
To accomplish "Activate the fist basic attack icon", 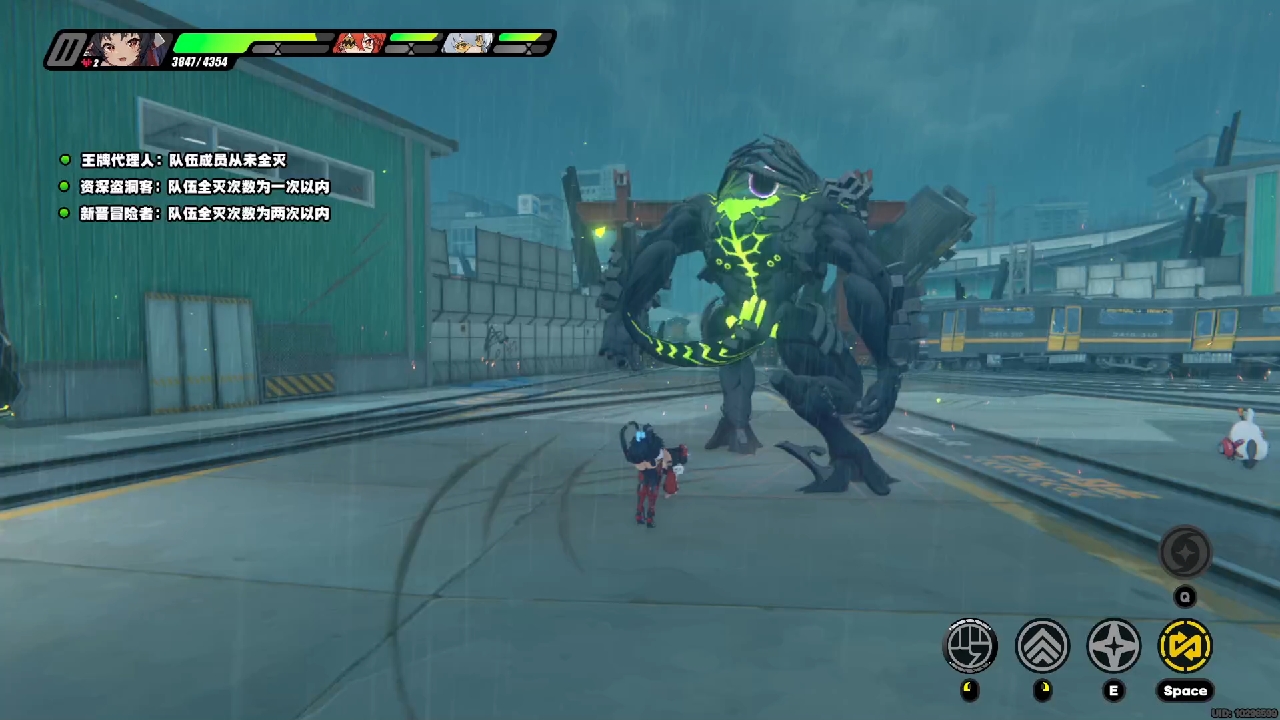I will [x=970, y=646].
